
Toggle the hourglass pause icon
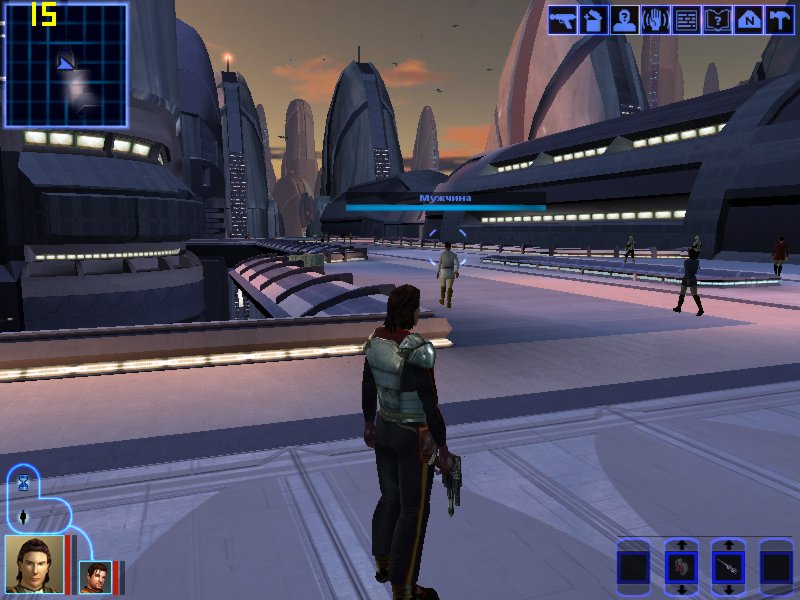[x=23, y=483]
